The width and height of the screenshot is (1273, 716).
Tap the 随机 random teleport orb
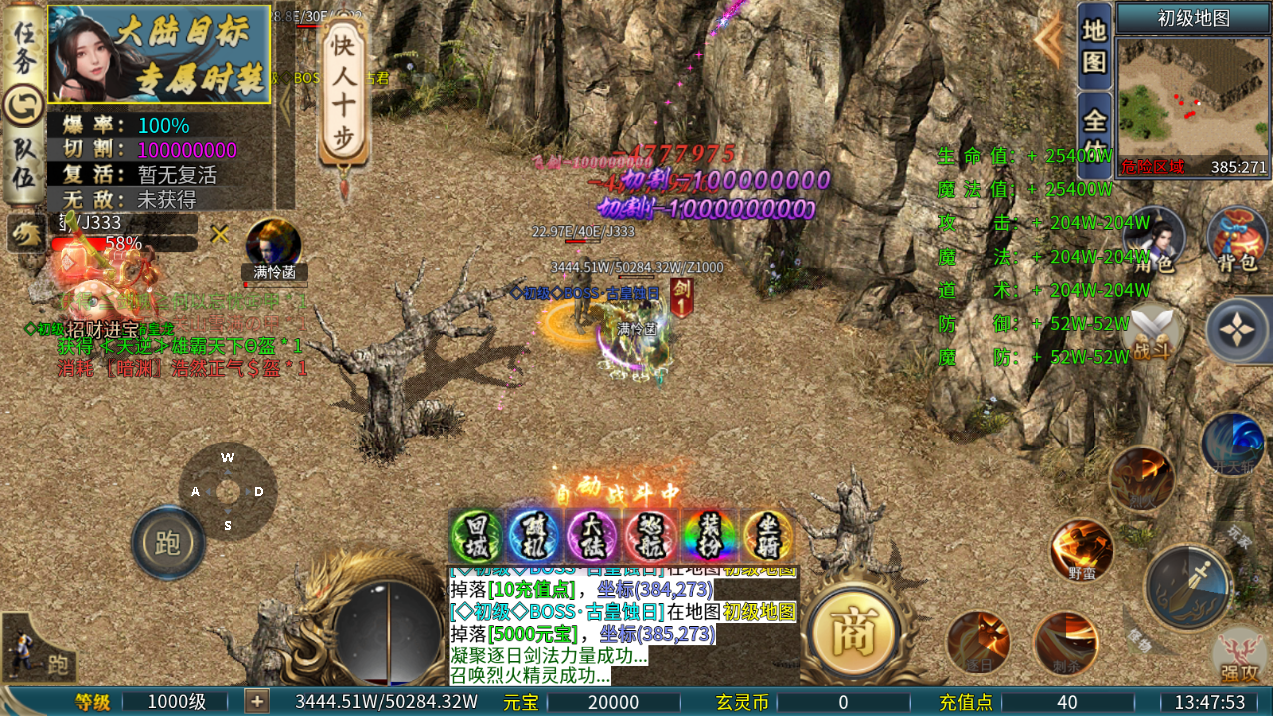tap(535, 536)
